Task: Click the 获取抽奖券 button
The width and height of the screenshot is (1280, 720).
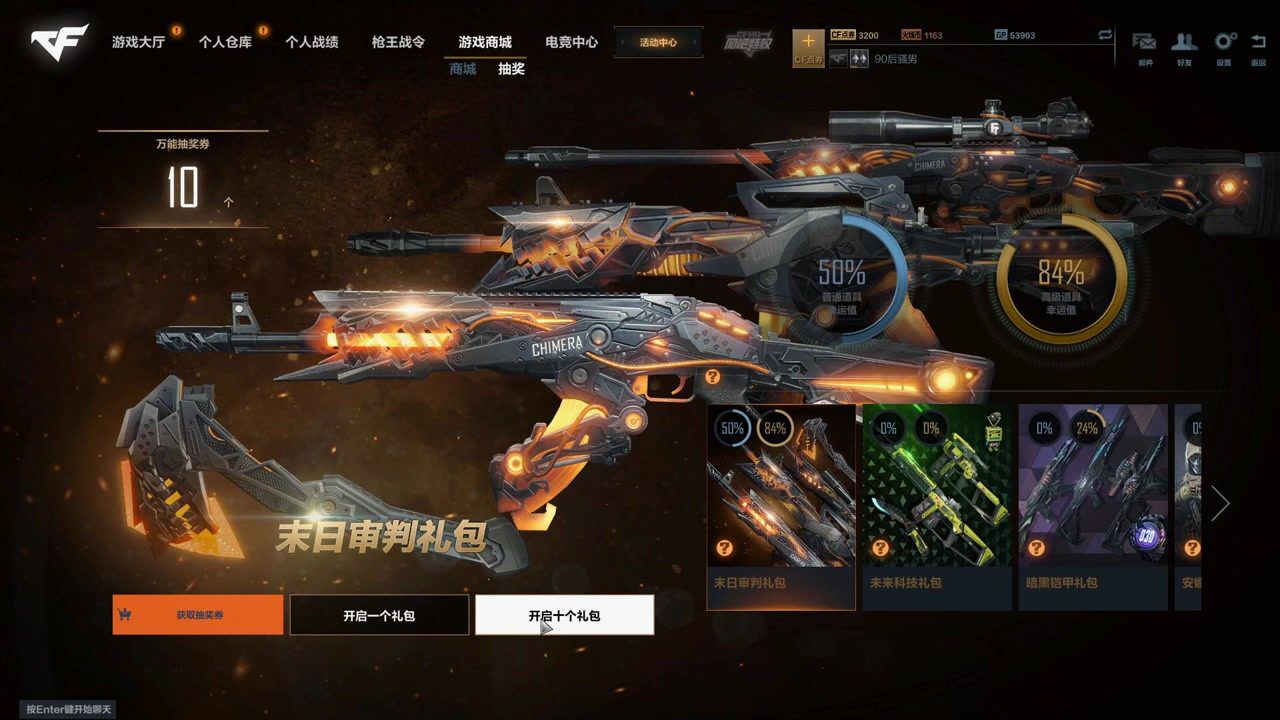Action: click(x=196, y=615)
